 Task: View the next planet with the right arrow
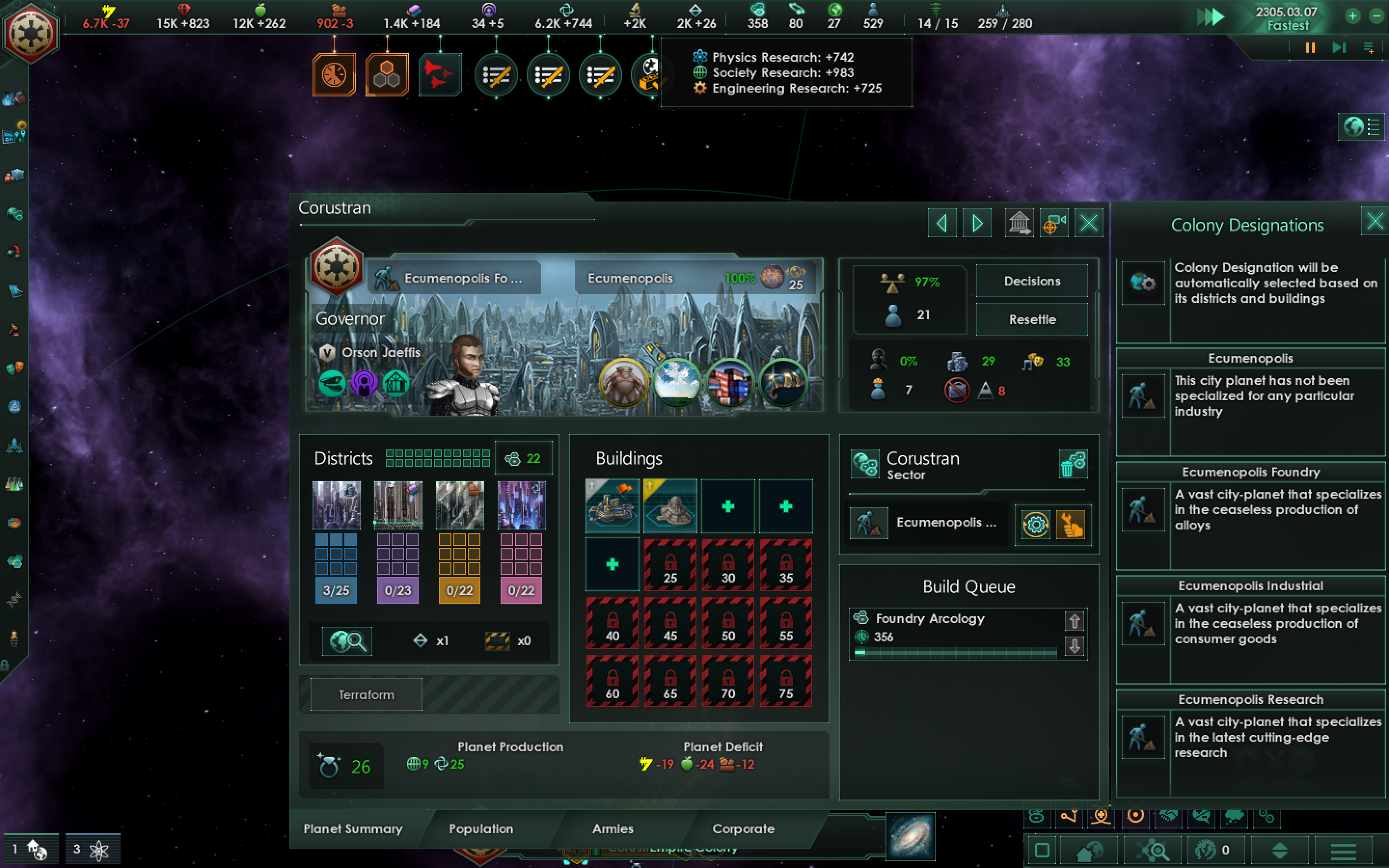[976, 222]
